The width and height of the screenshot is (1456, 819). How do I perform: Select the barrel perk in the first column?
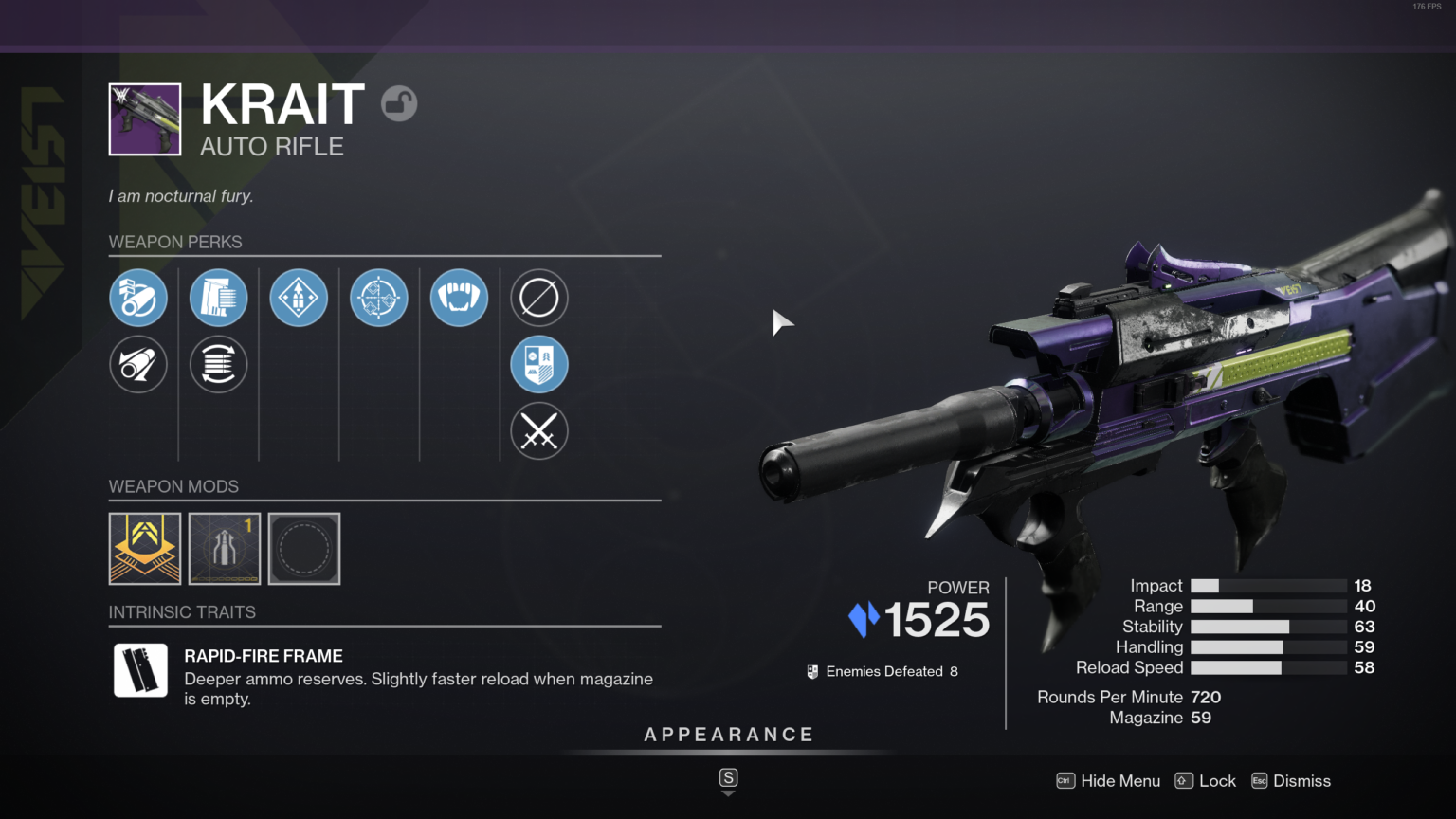tap(138, 298)
